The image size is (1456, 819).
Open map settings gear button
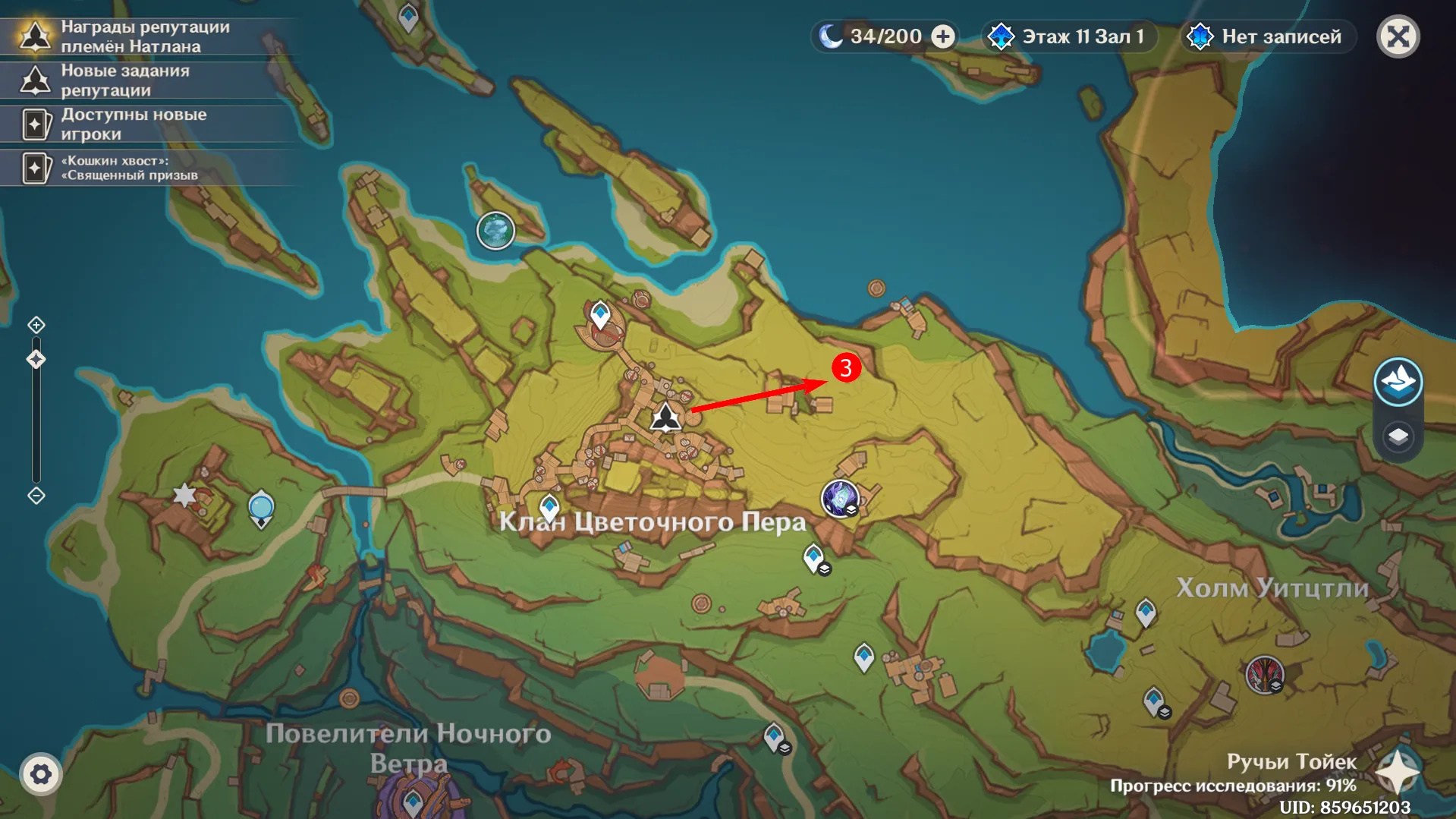[x=41, y=774]
